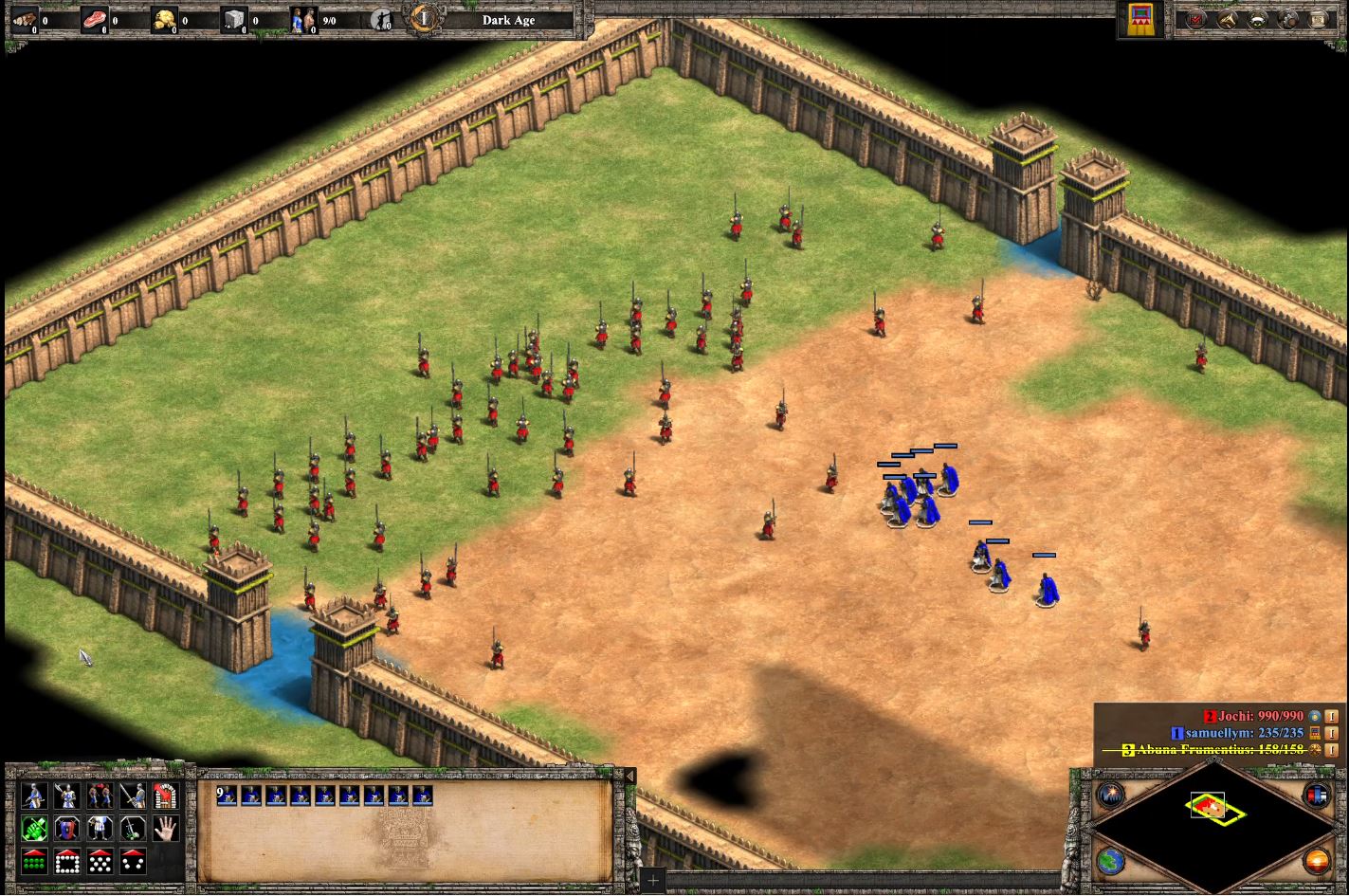Open the Chat panel via trumpet icon

pos(1229,19)
